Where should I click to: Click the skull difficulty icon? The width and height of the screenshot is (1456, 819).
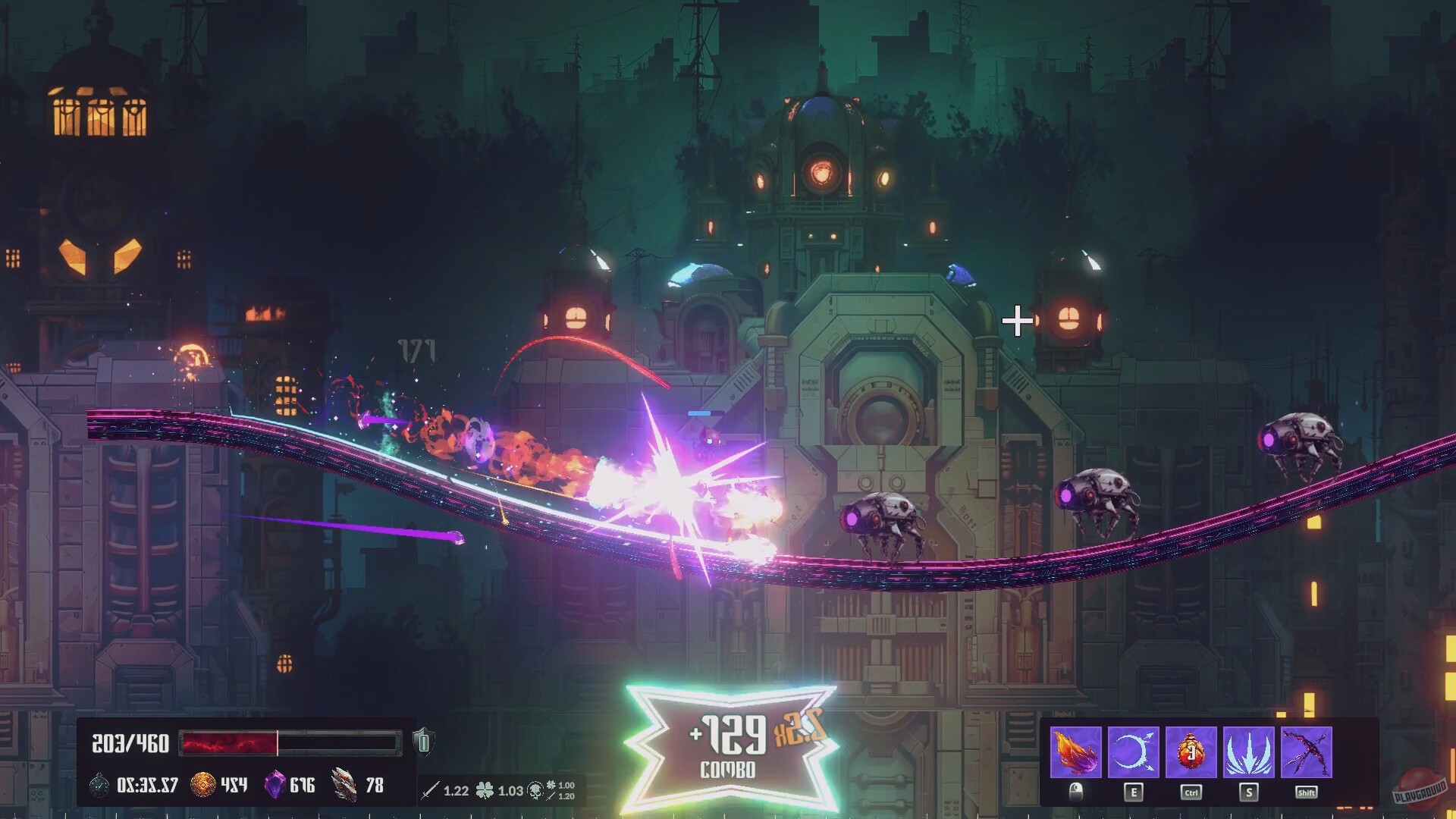pyautogui.click(x=535, y=791)
